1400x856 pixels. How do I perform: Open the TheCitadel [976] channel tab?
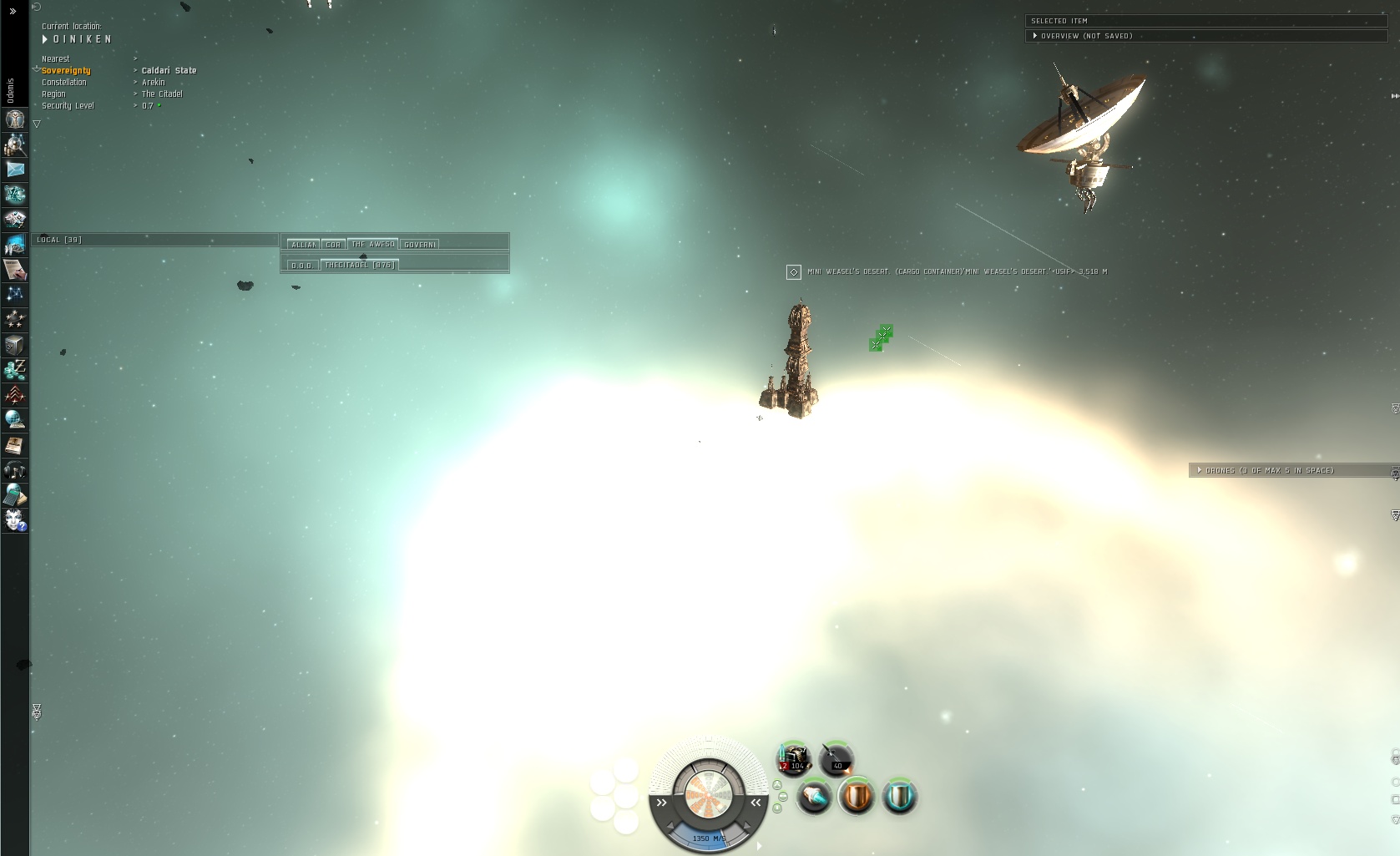pyautogui.click(x=359, y=265)
